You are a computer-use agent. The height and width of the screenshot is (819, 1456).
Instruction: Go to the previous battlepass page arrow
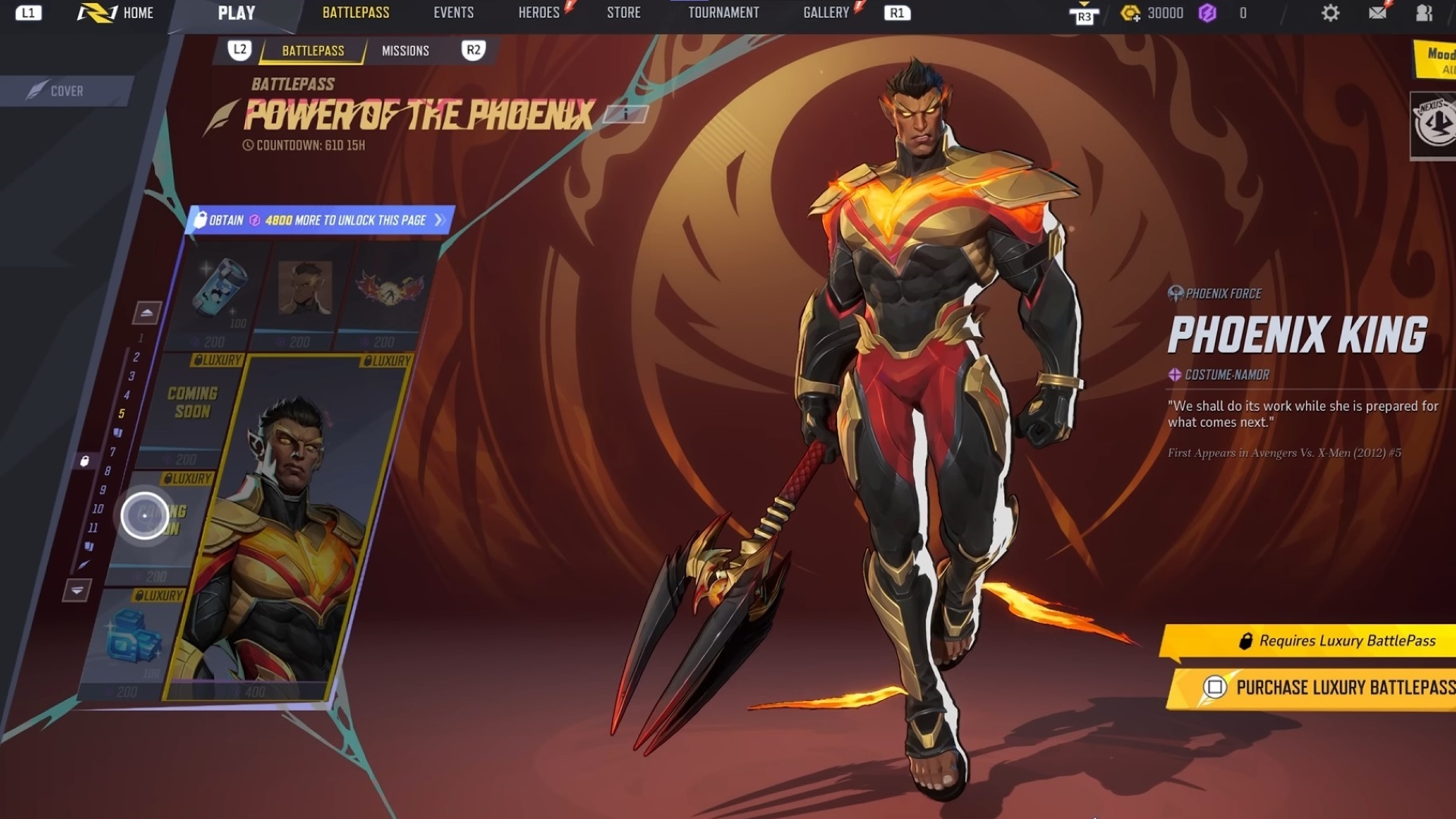coord(147,312)
